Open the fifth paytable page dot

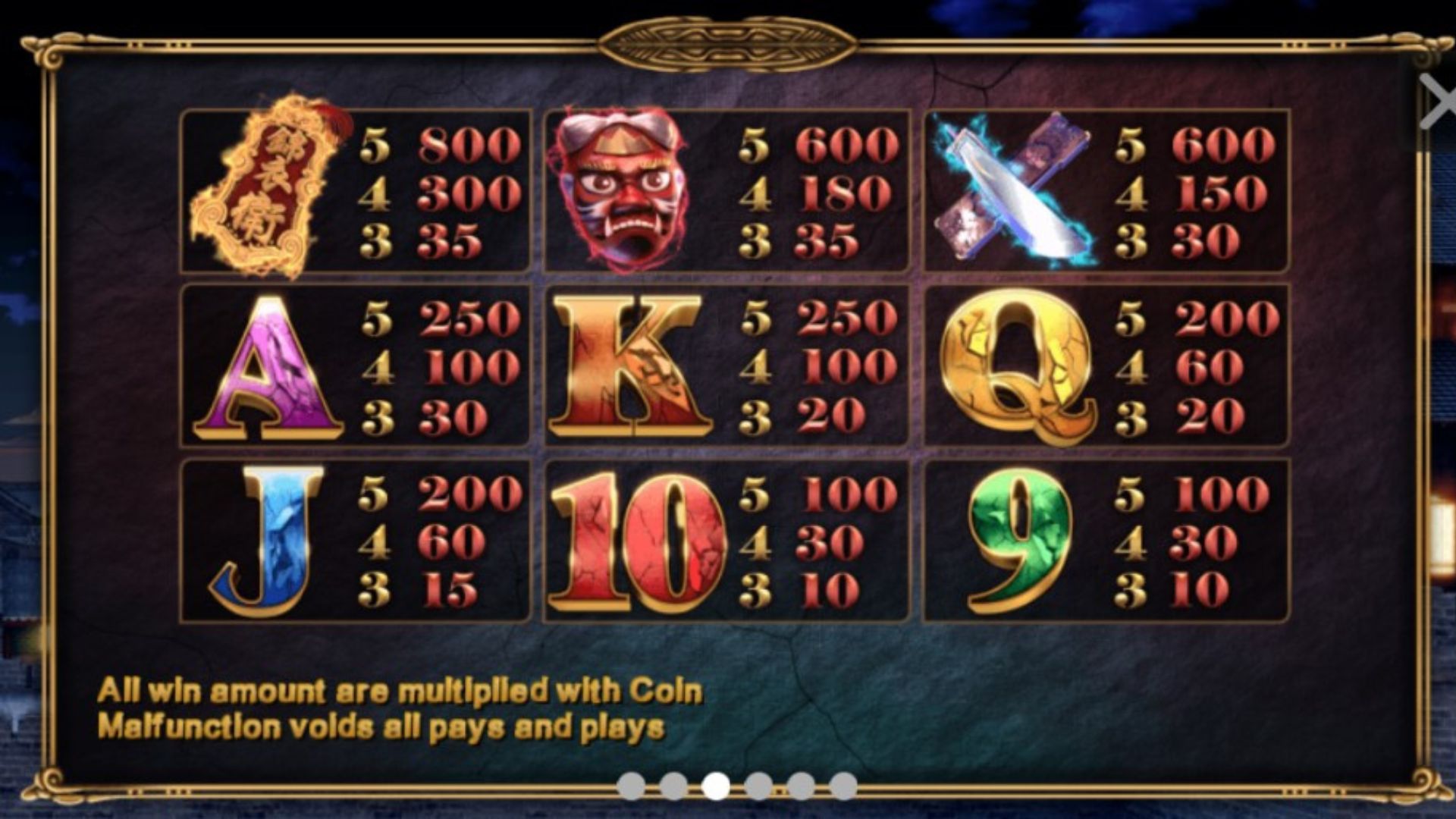801,786
